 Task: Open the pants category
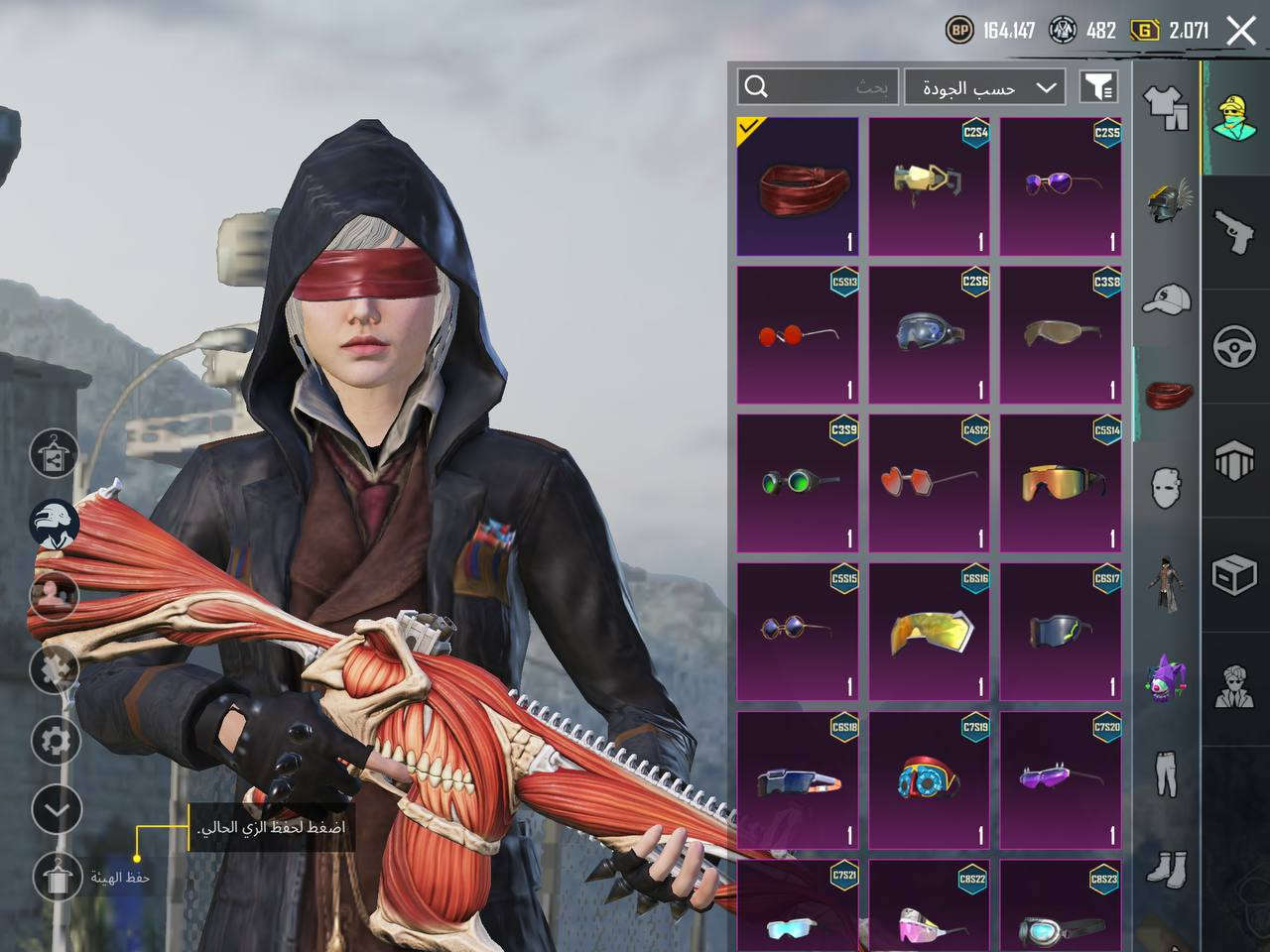coord(1167,773)
